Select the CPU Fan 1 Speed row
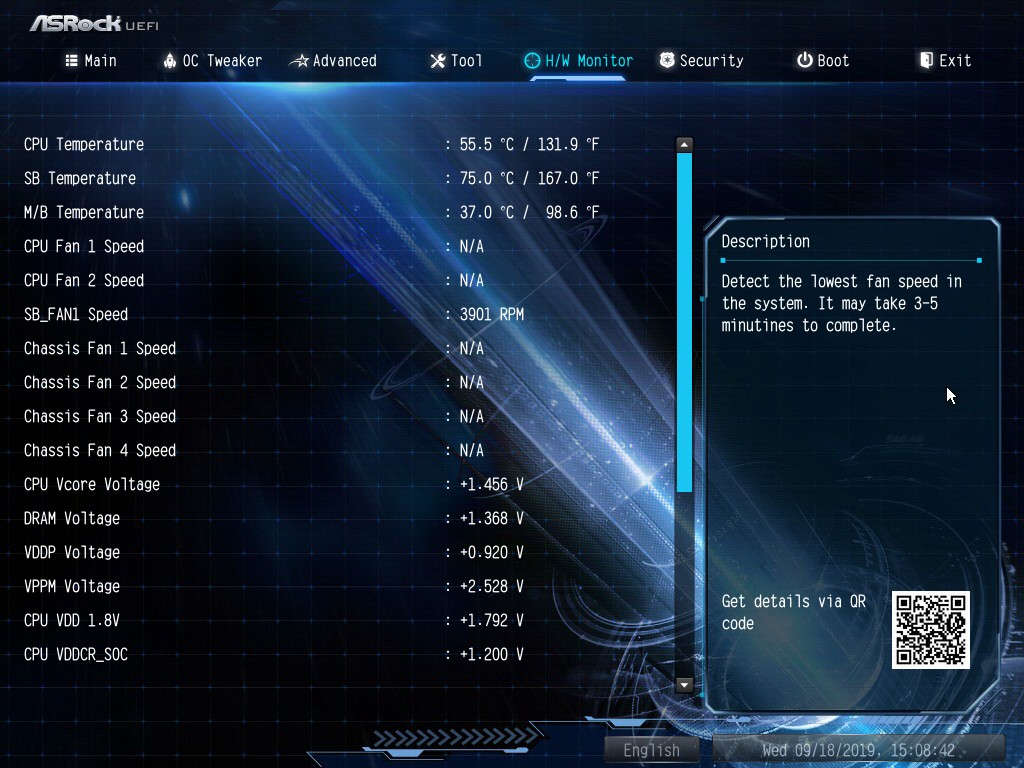The width and height of the screenshot is (1024, 768). coord(84,246)
